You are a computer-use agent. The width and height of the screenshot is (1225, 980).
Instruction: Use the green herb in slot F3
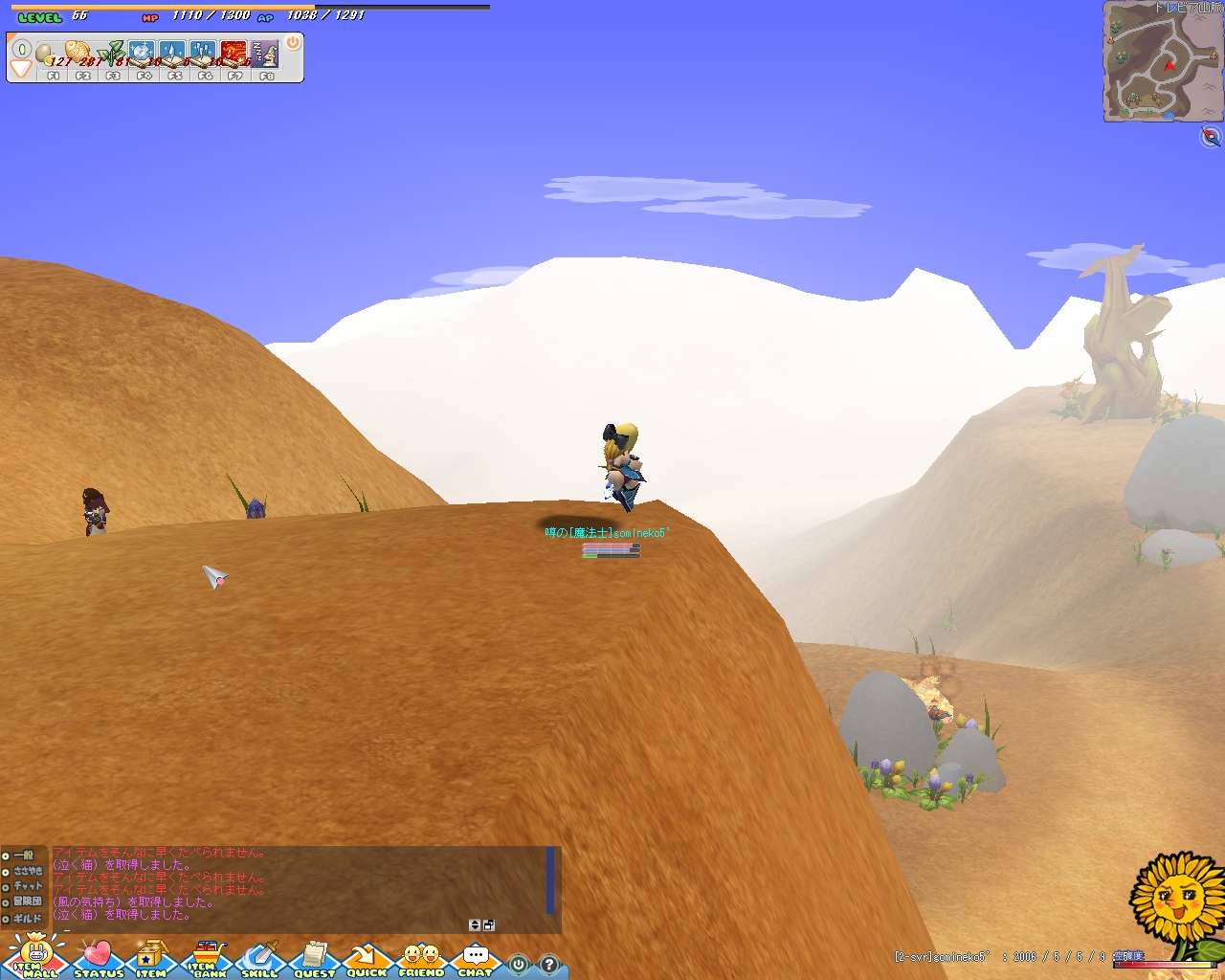click(111, 54)
